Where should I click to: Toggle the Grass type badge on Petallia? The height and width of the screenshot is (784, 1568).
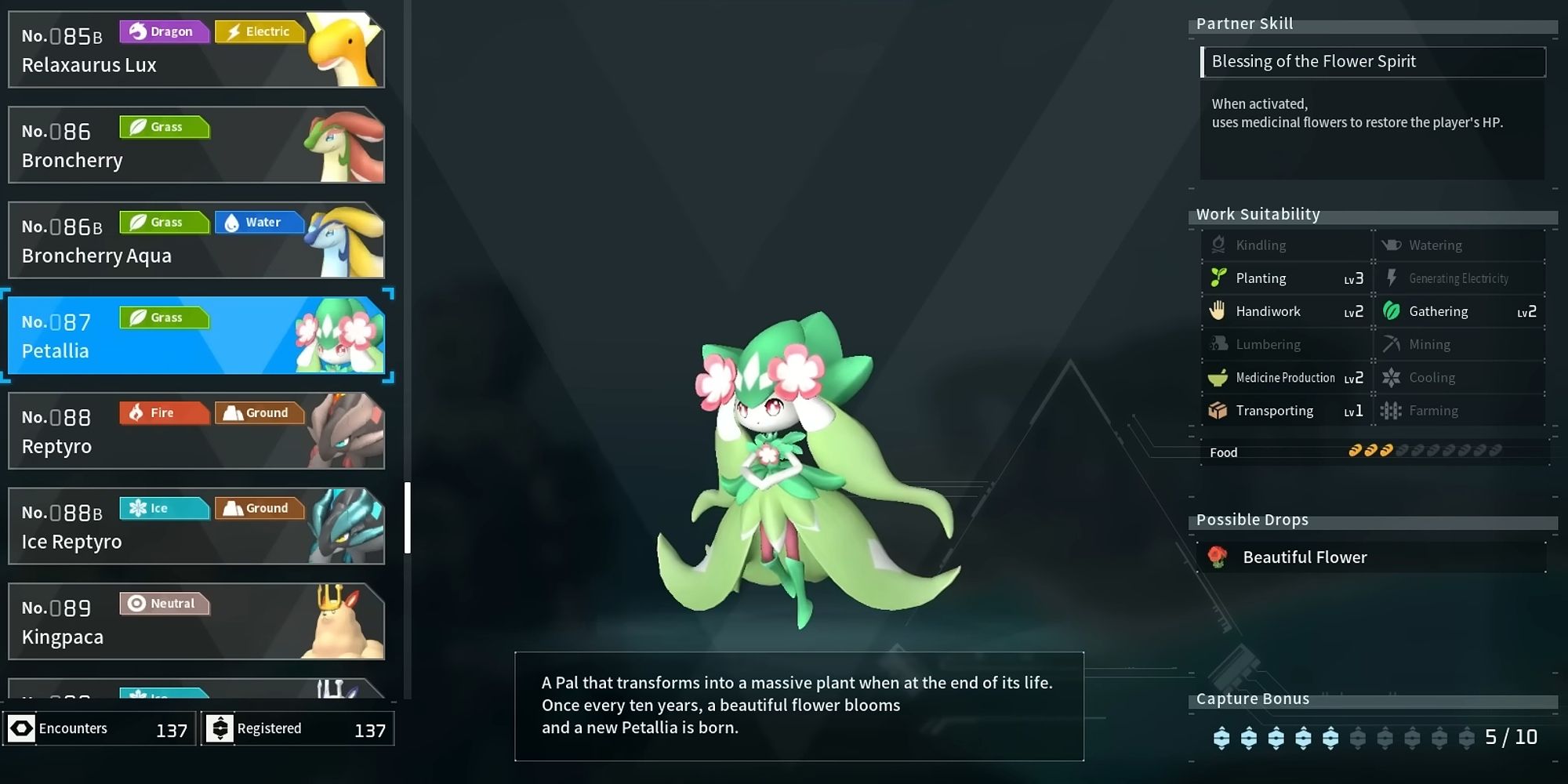point(164,317)
